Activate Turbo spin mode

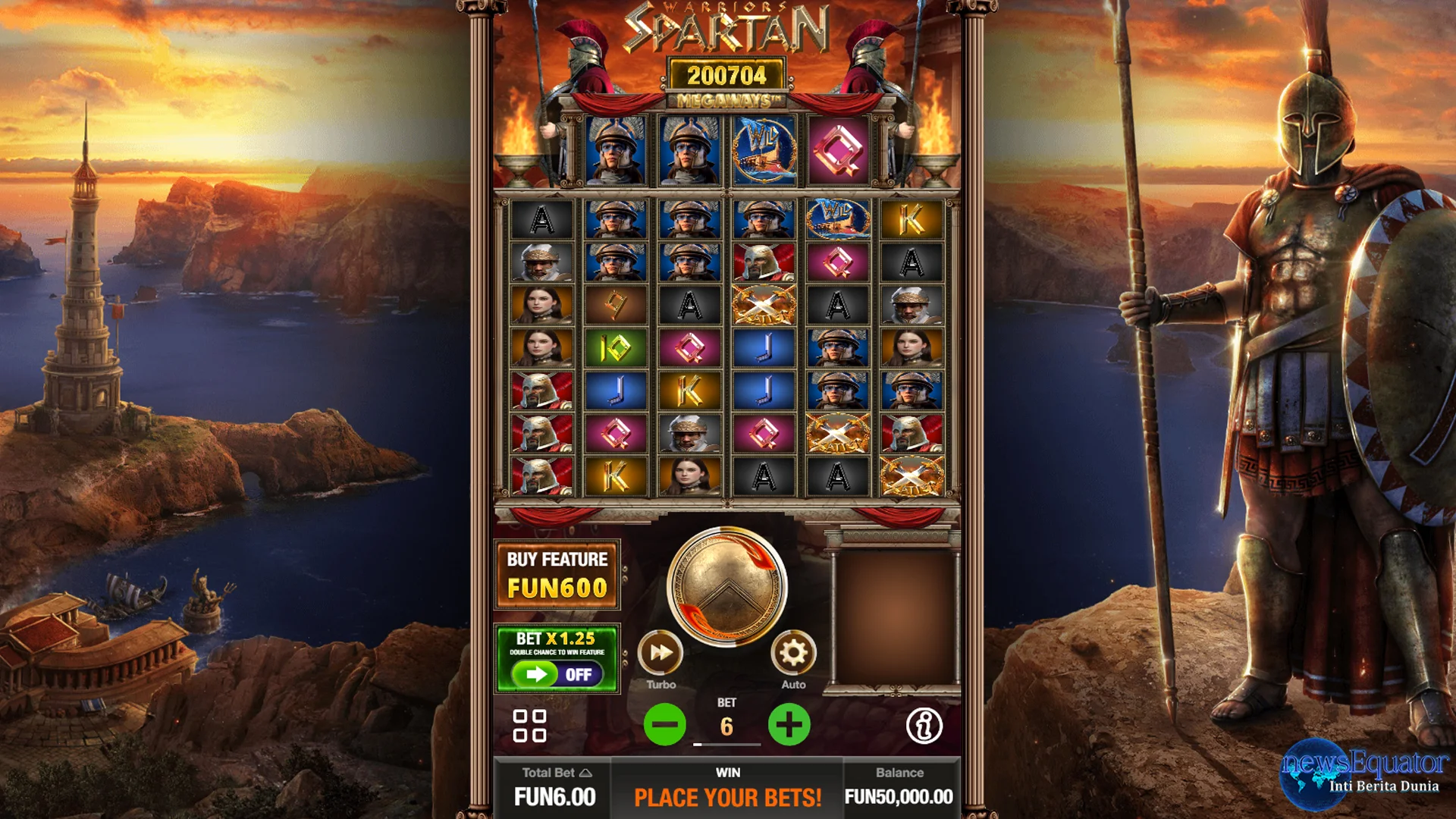(661, 654)
